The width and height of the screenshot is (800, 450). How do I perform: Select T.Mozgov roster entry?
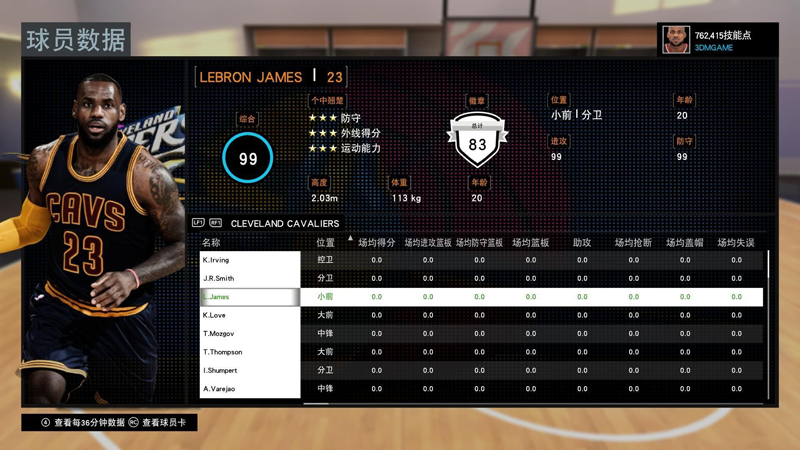[x=250, y=334]
